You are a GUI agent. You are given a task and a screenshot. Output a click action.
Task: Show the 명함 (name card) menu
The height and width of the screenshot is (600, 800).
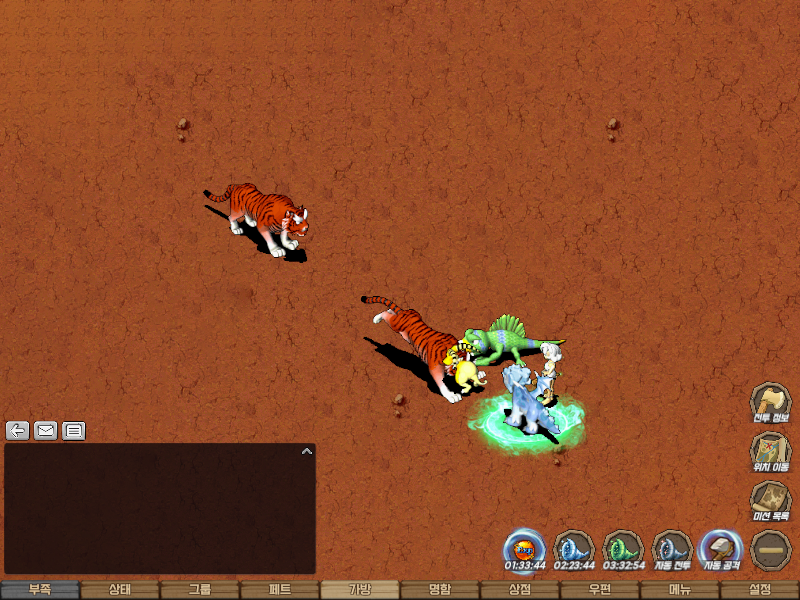click(x=440, y=590)
